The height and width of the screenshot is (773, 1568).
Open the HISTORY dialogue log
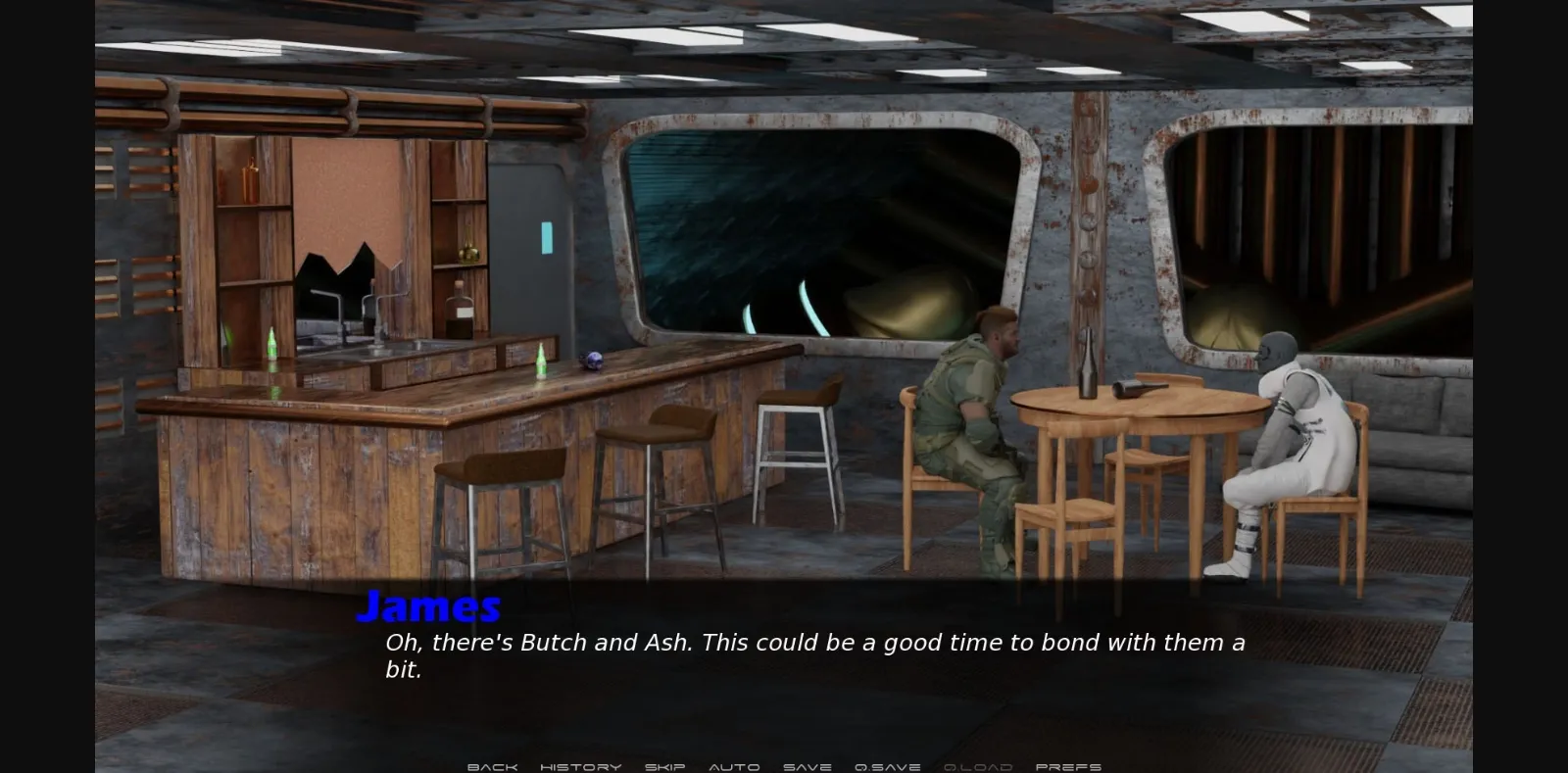[582, 767]
